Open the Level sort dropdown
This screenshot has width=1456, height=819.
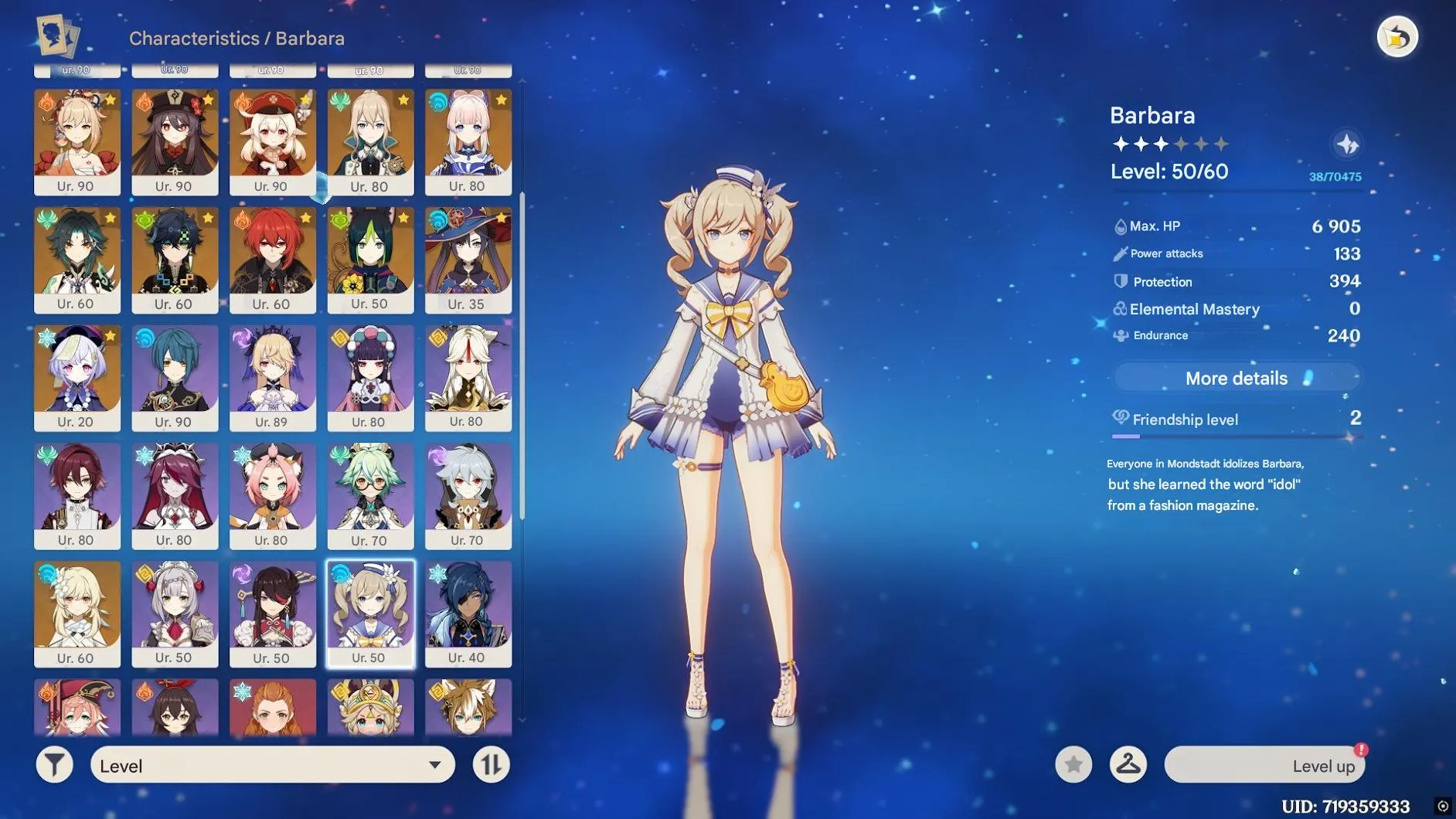270,765
